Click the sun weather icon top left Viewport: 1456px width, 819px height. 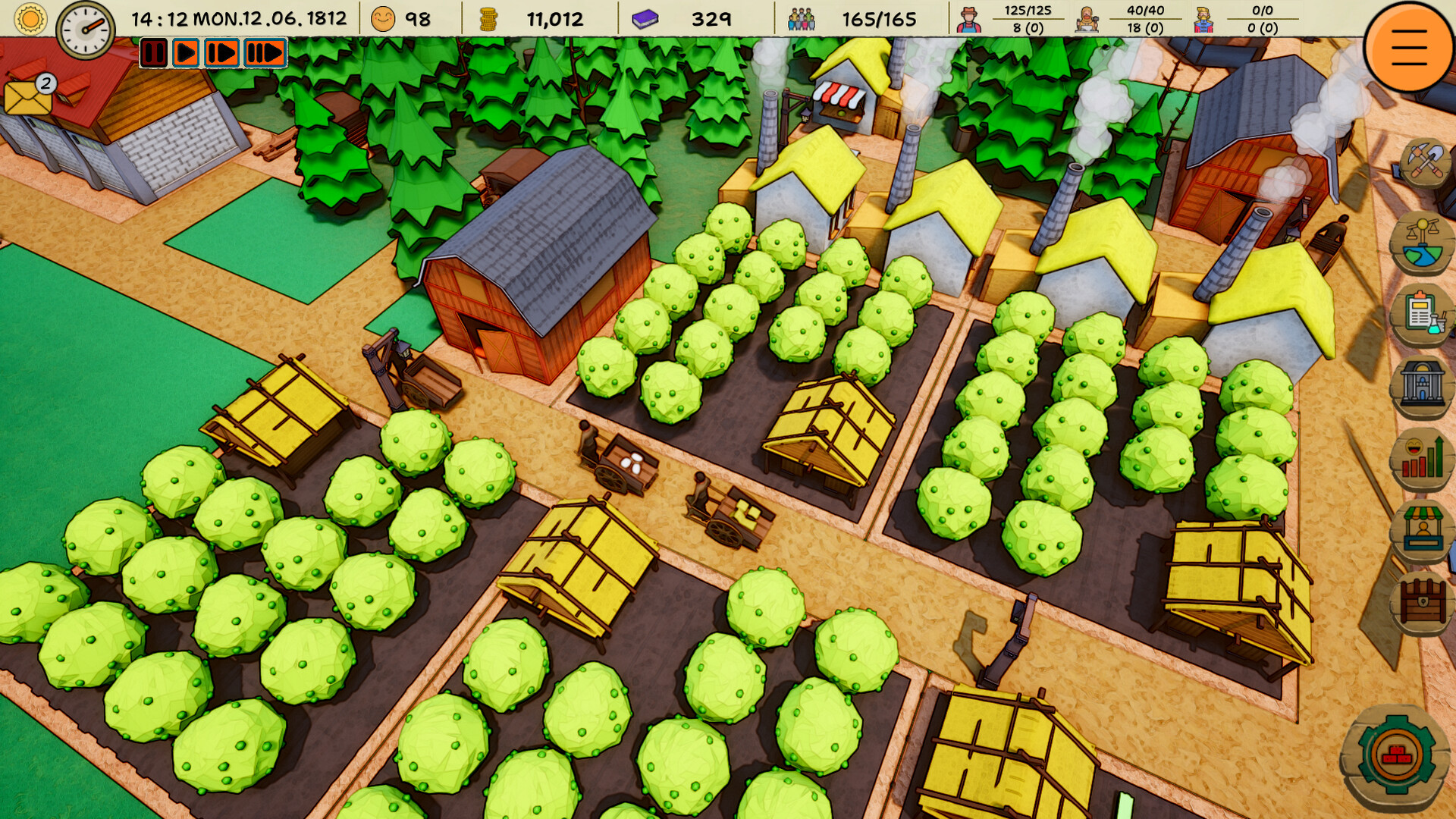click(29, 18)
